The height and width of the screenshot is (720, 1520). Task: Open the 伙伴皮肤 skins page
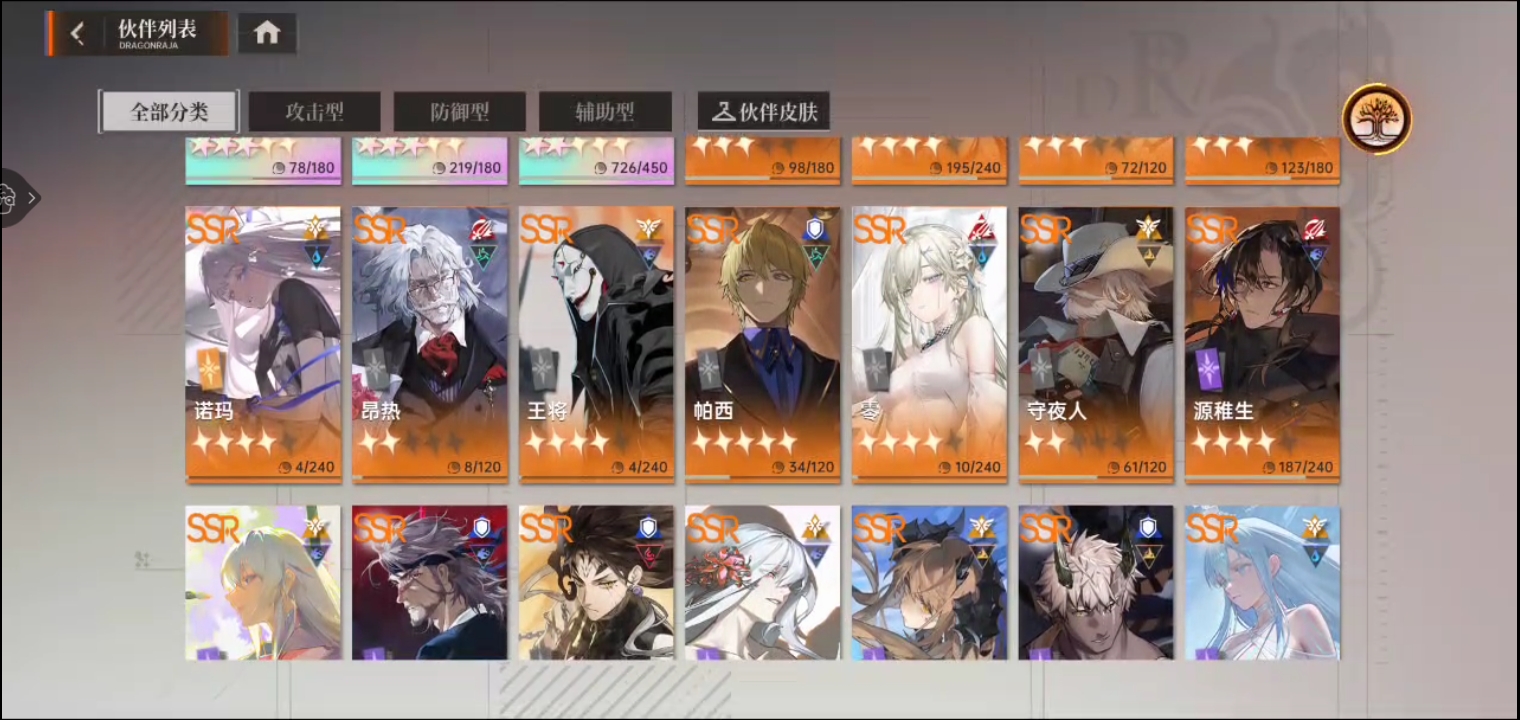764,112
